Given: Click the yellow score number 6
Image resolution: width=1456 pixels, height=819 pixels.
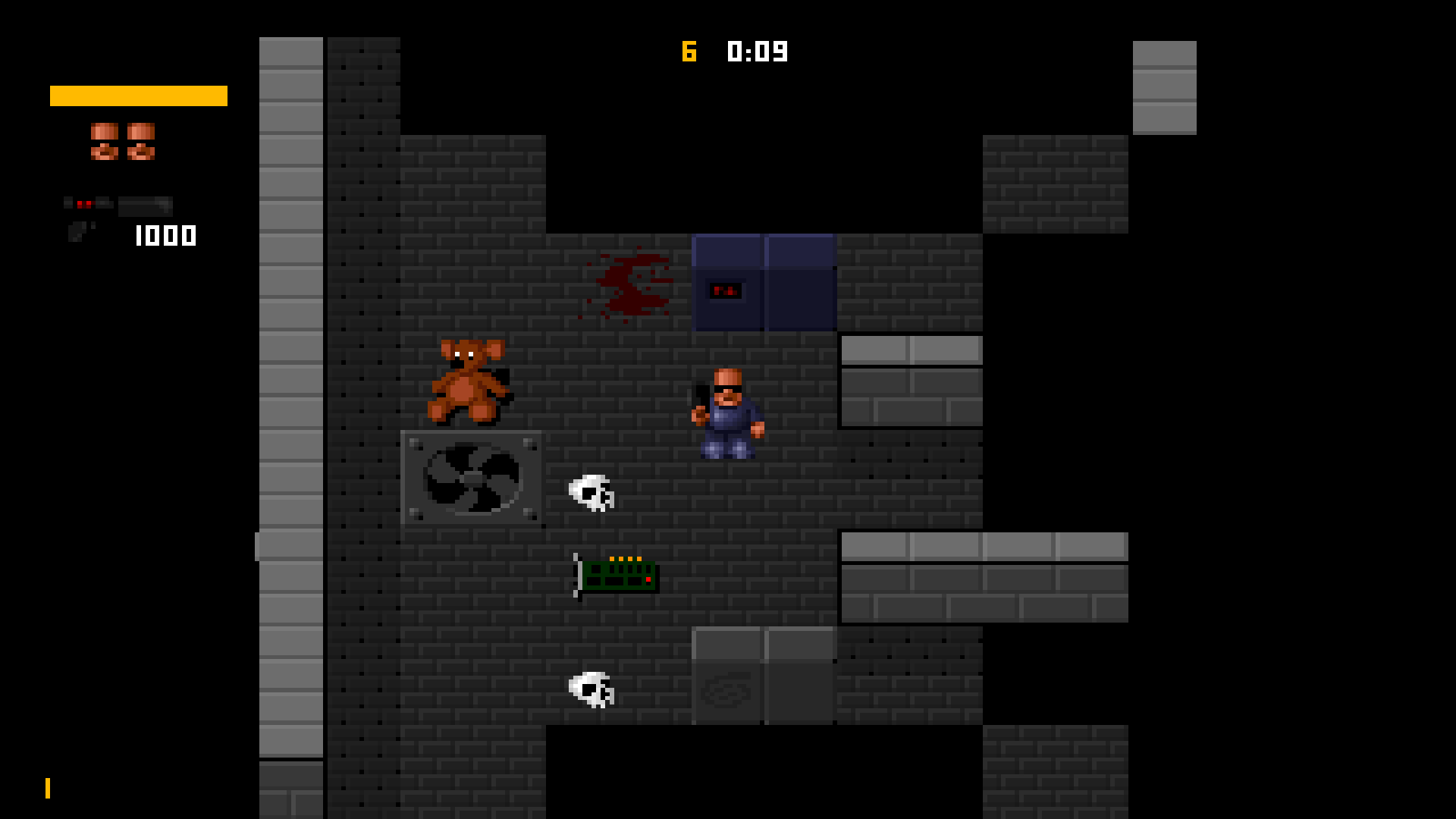Looking at the screenshot, I should pyautogui.click(x=689, y=52).
